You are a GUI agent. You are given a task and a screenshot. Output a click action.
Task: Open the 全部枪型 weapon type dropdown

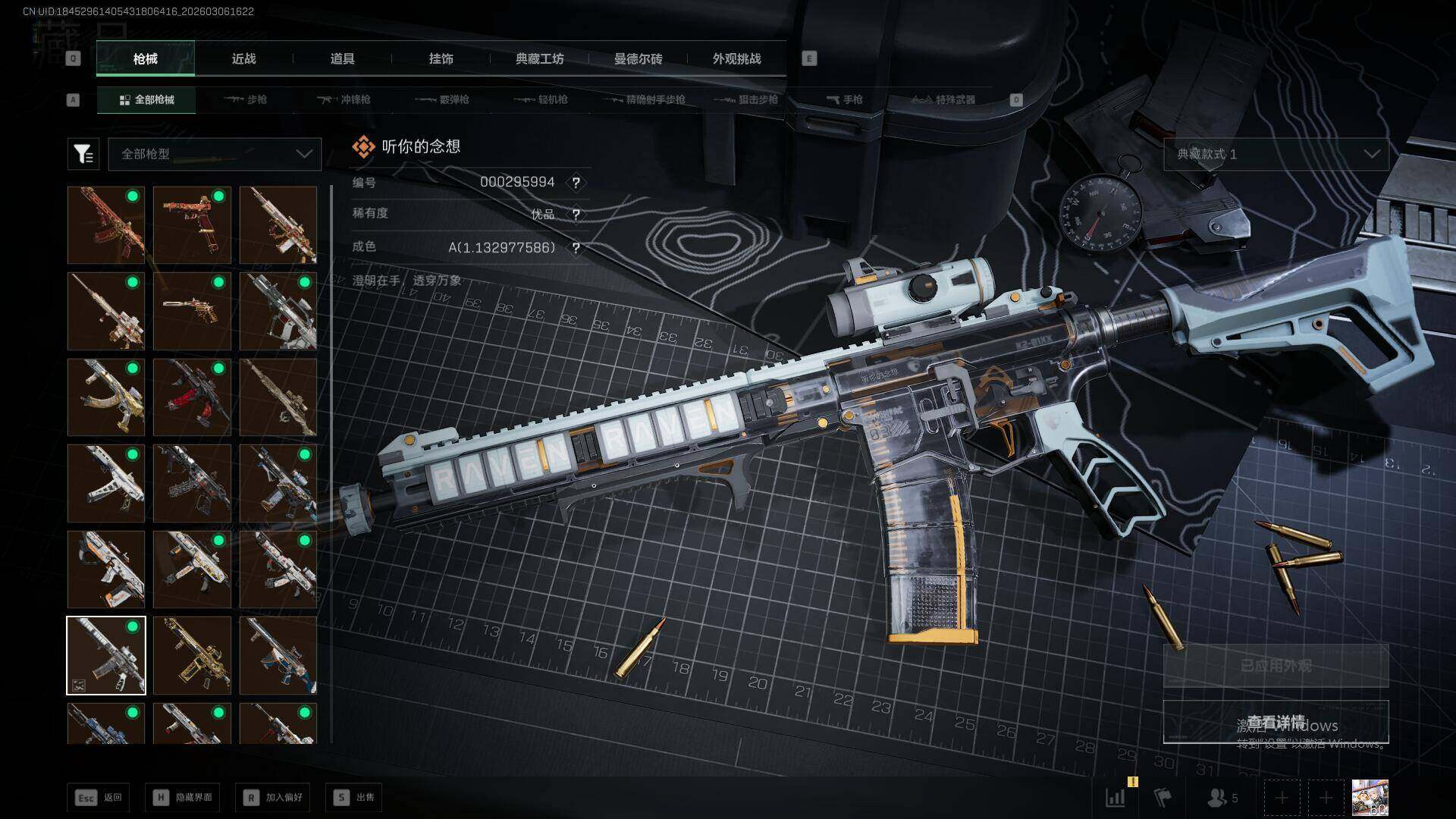[215, 154]
